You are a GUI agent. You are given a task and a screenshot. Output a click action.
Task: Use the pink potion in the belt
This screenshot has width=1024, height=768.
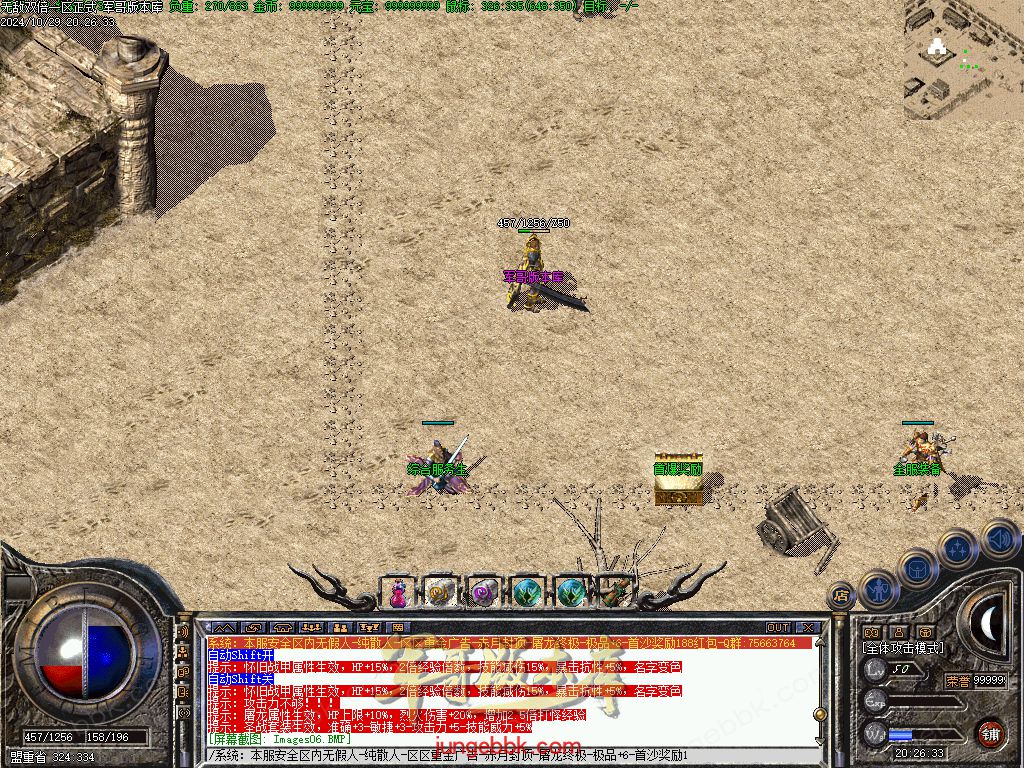[x=398, y=593]
